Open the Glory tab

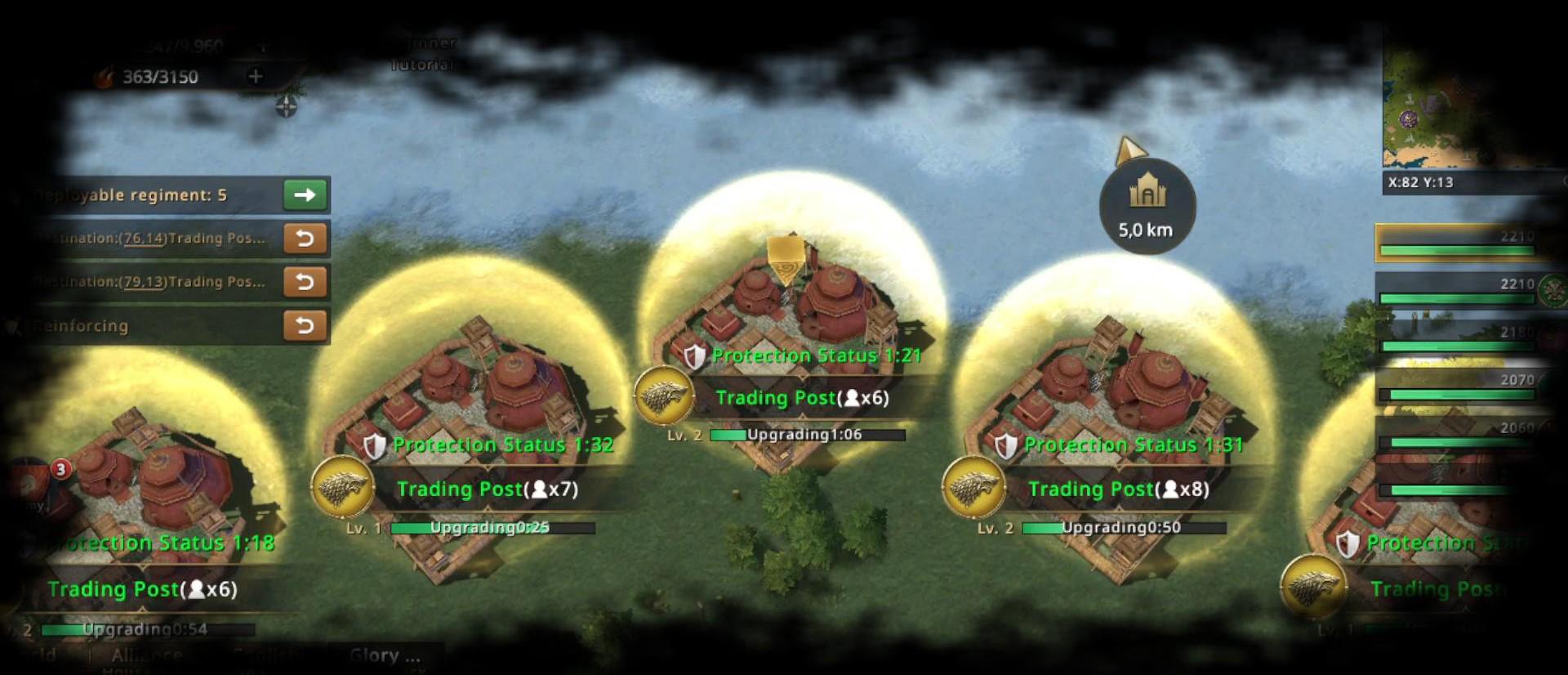384,655
